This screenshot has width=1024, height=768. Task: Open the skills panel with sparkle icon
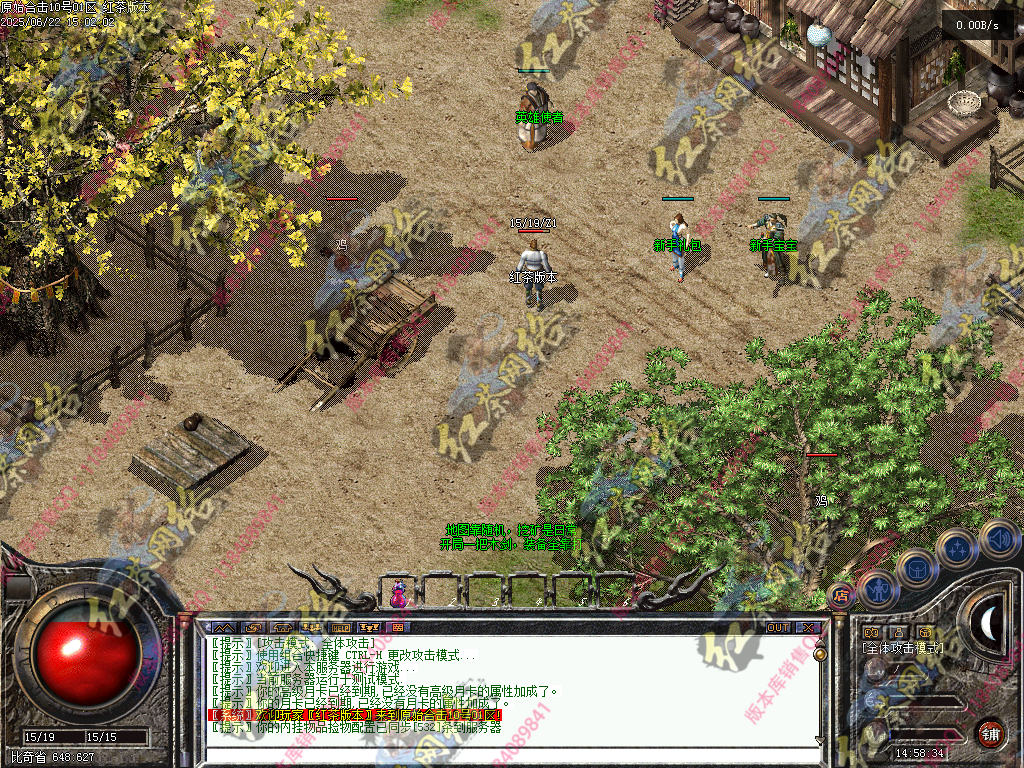956,548
